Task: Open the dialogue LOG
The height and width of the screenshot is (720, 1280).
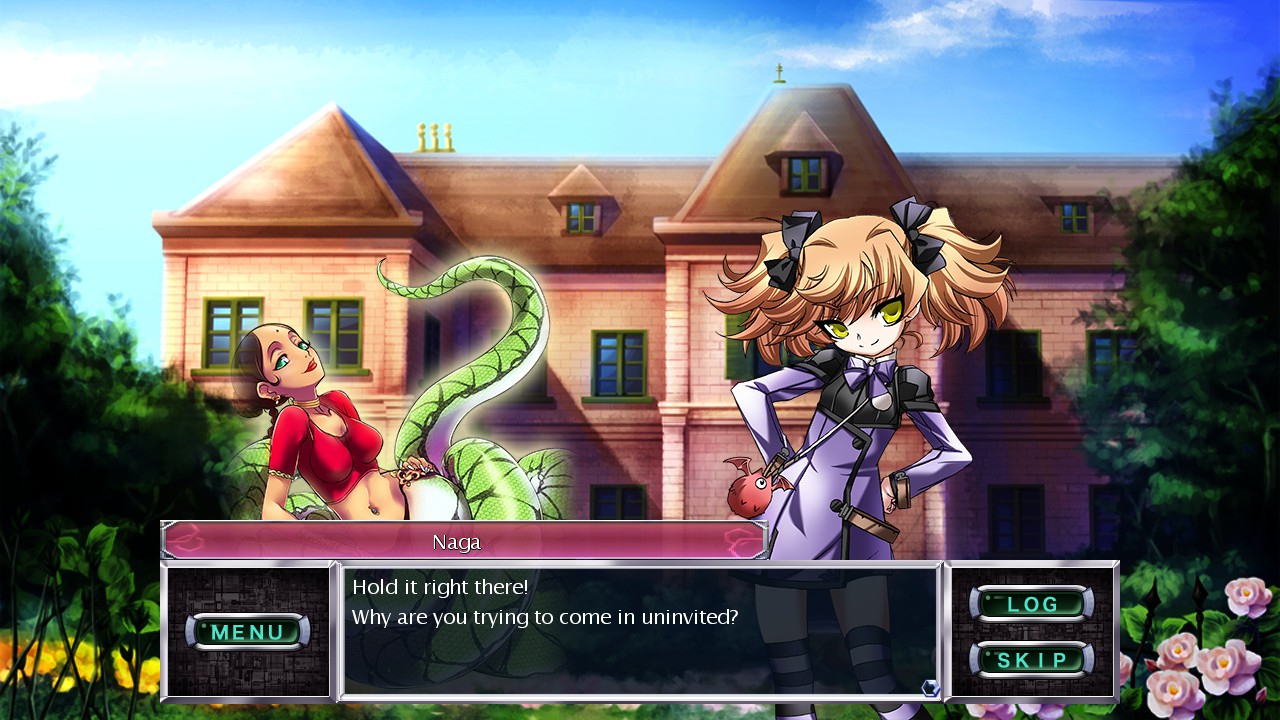Action: point(1032,604)
